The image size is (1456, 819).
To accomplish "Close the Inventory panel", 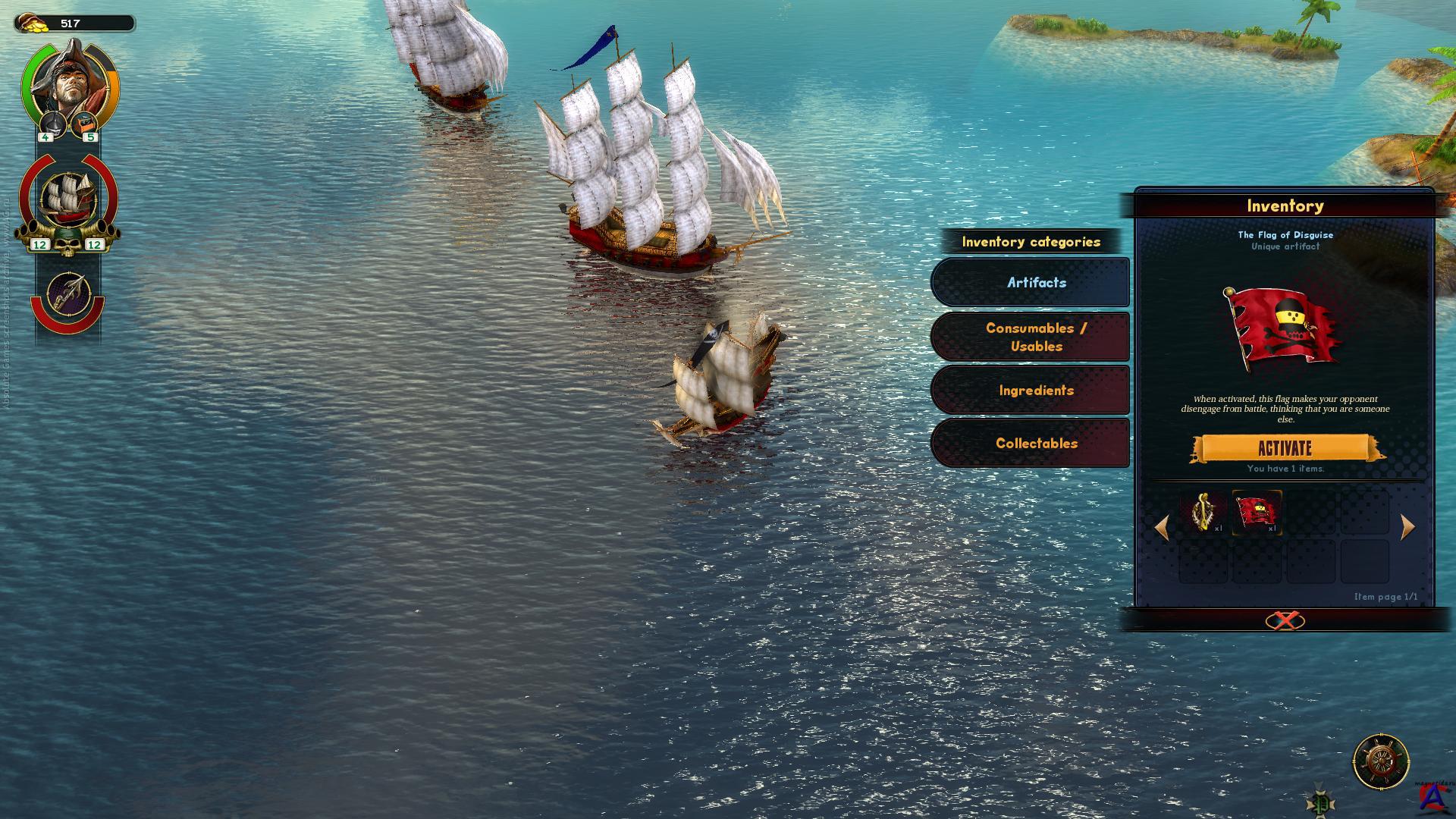I will (1285, 621).
